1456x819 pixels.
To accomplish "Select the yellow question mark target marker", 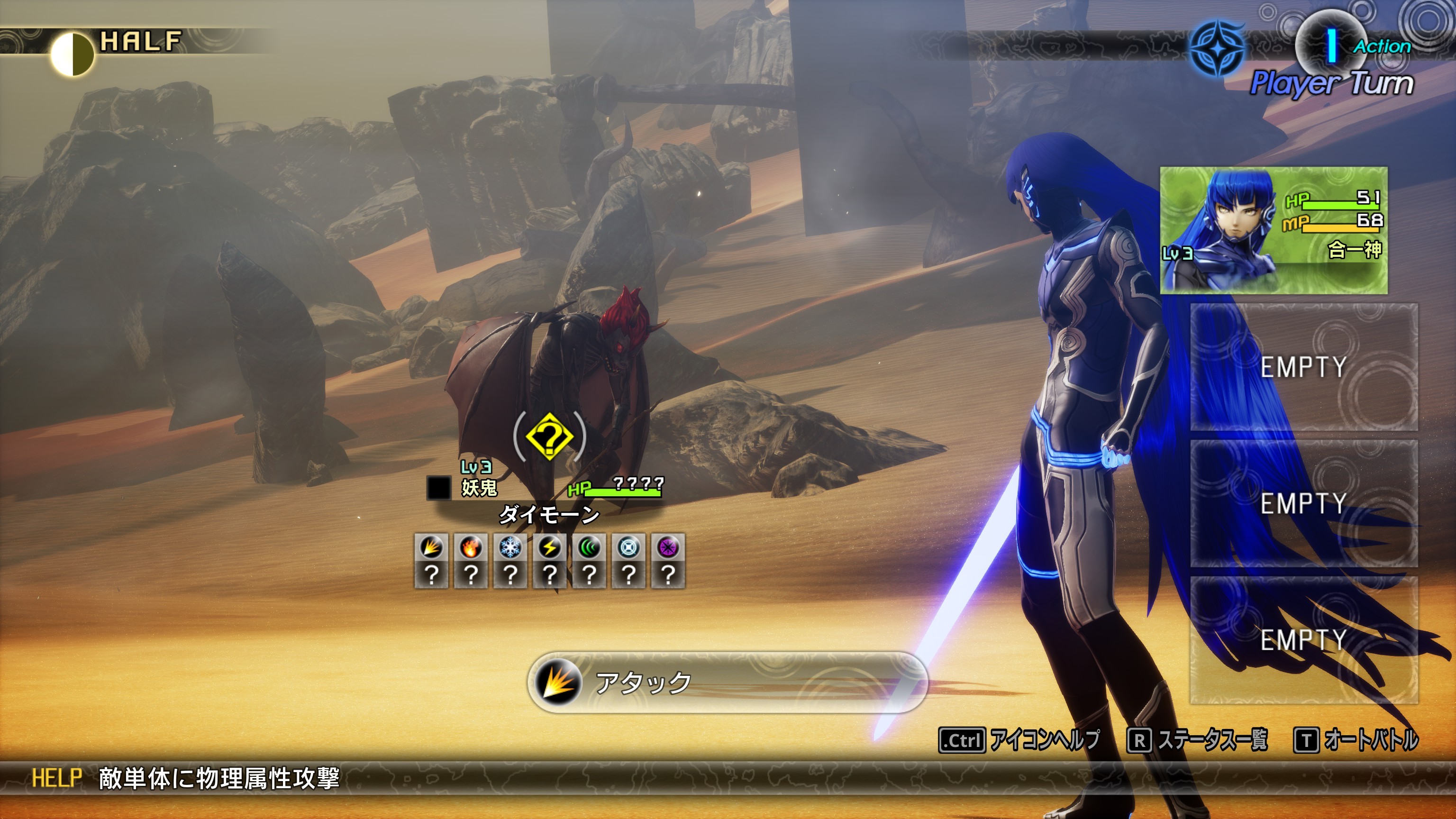I will 549,437.
